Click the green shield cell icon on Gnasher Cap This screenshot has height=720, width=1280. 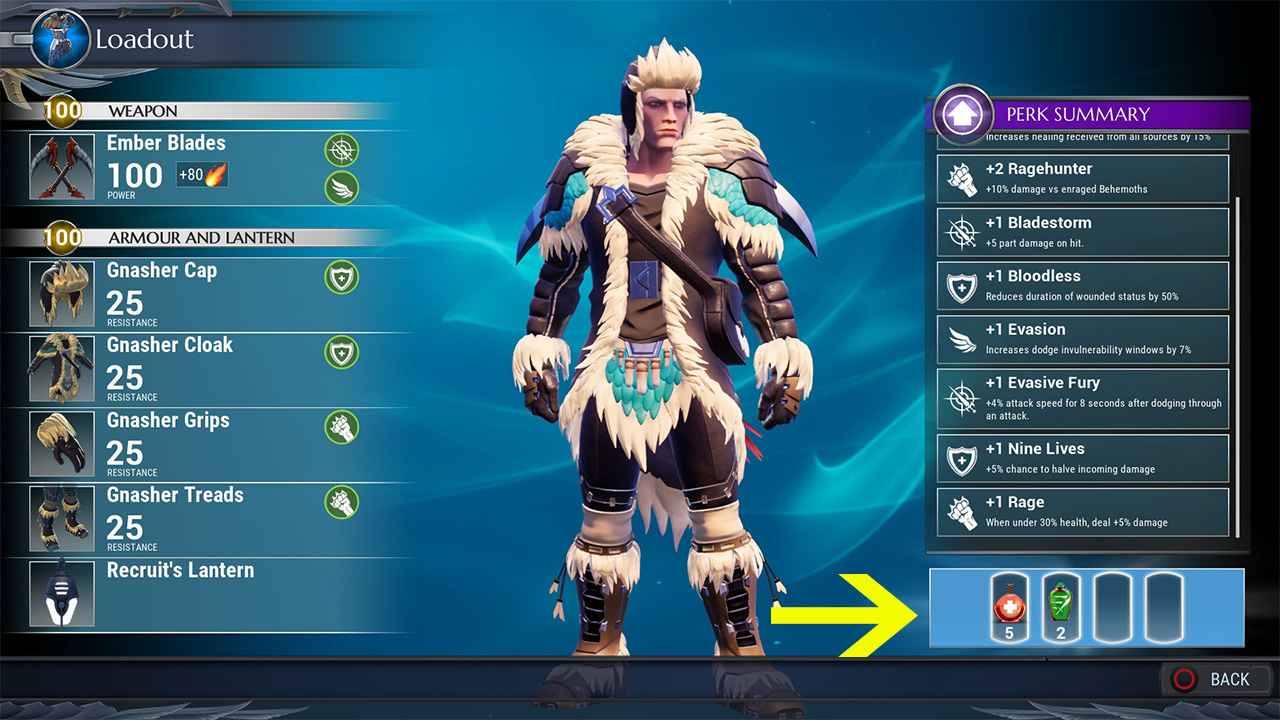coord(340,277)
